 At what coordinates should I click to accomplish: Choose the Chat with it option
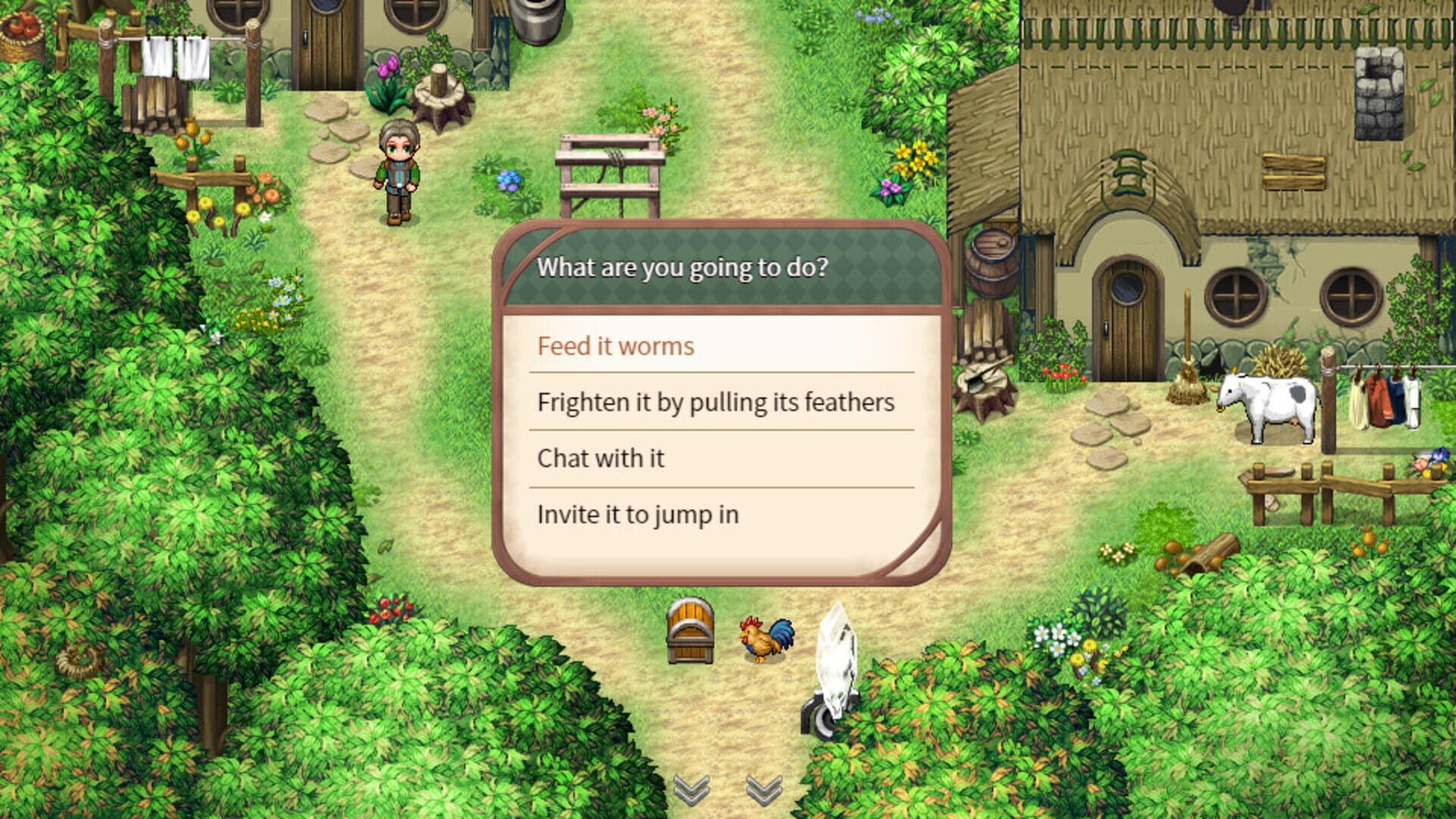click(x=600, y=458)
